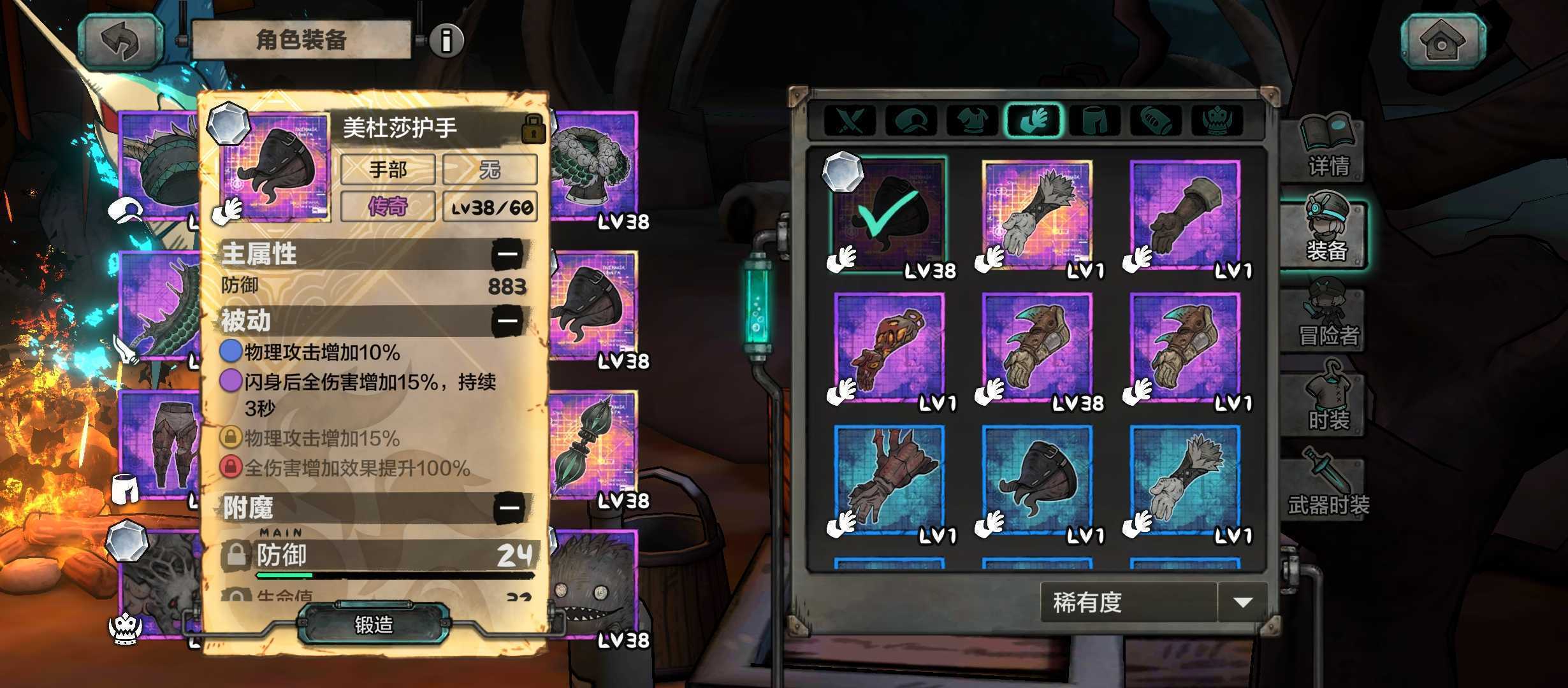1568x688 pixels.
Task: Collapse the 主属性 section
Action: click(508, 254)
